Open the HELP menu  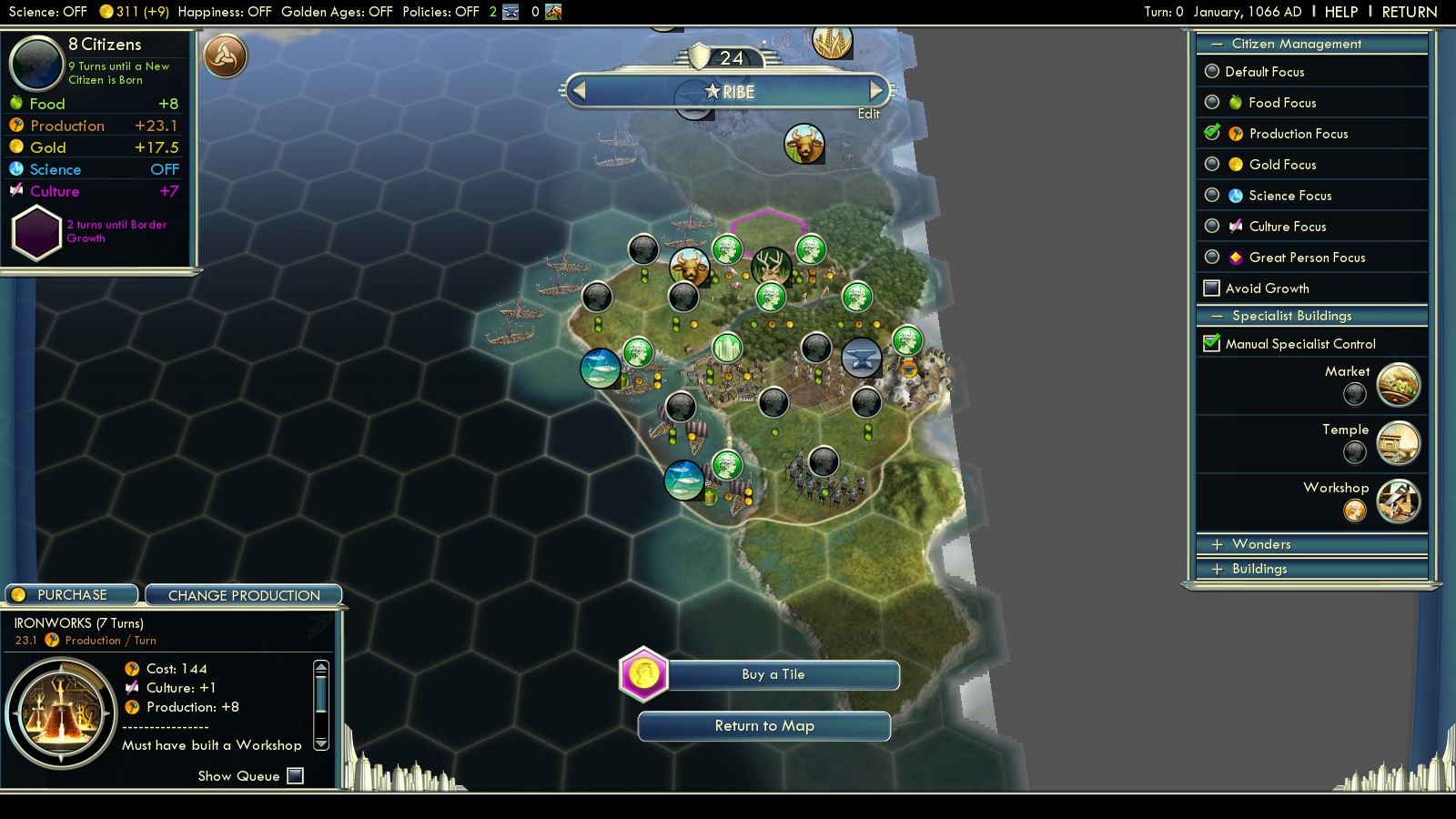(1340, 12)
